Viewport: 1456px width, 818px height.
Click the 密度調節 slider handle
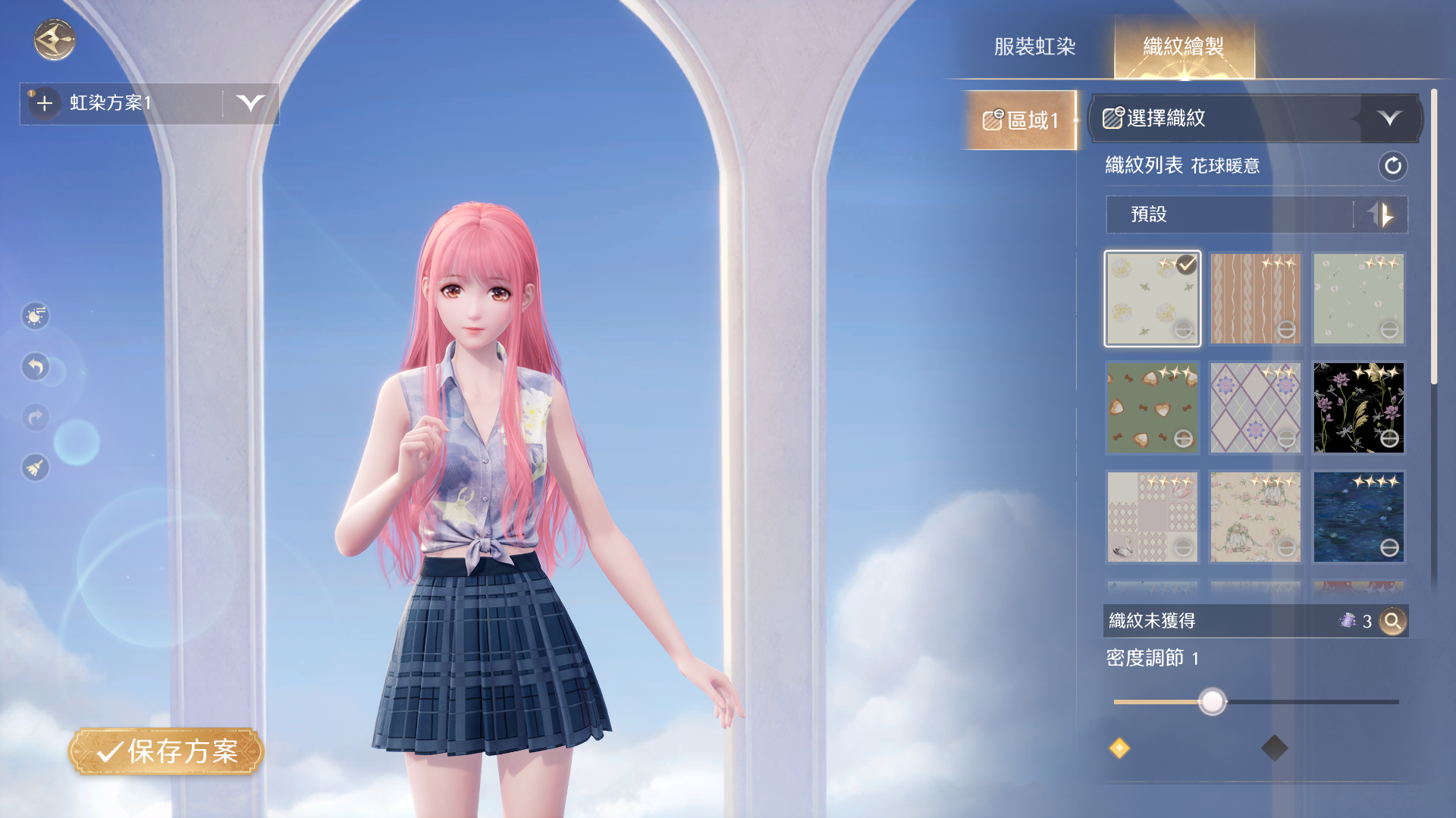click(x=1212, y=702)
